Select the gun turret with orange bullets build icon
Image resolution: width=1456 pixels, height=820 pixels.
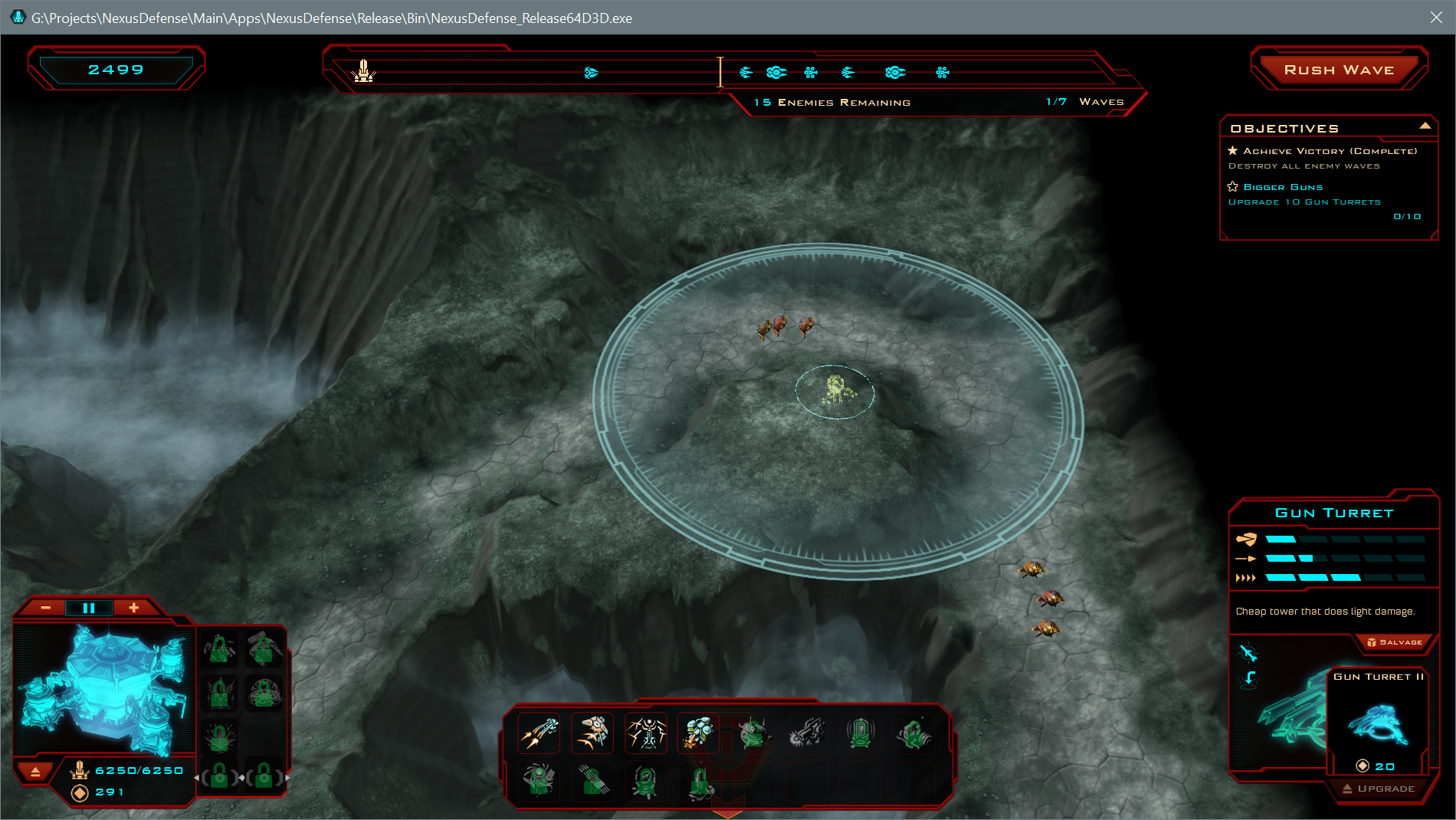point(539,733)
